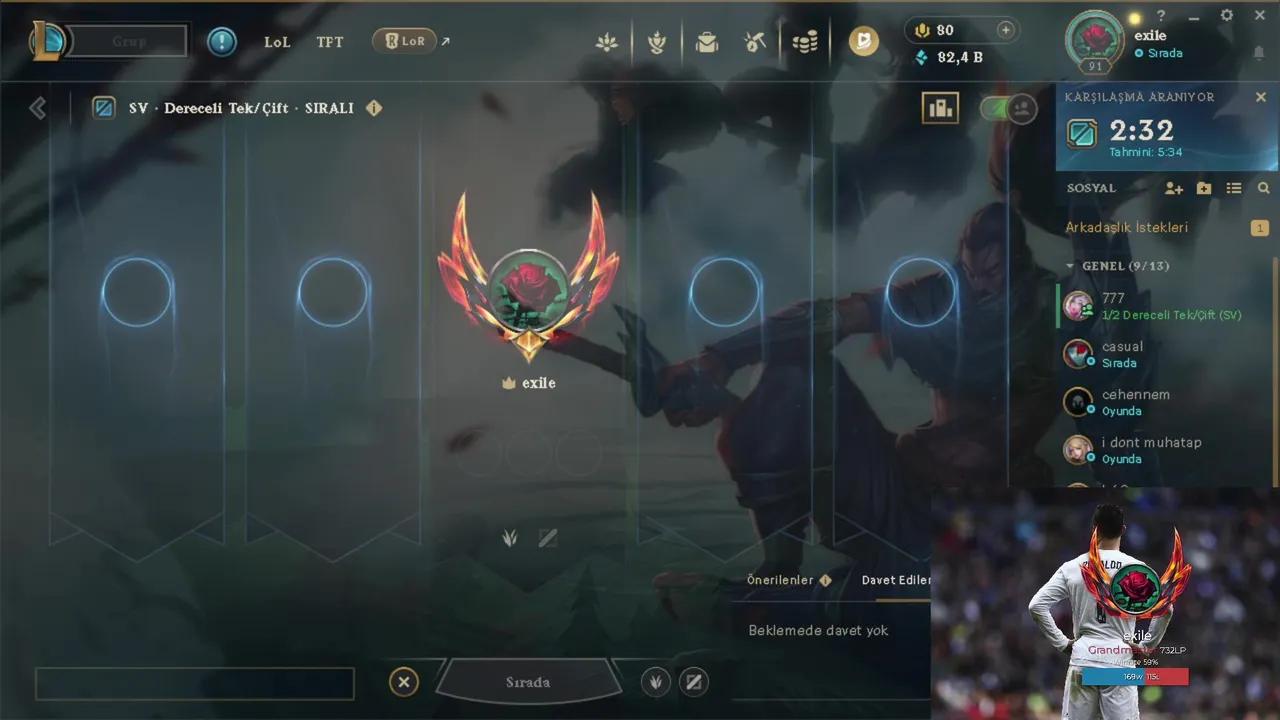The width and height of the screenshot is (1280, 720).
Task: Click the back arrow to change game mode
Action: pos(38,108)
